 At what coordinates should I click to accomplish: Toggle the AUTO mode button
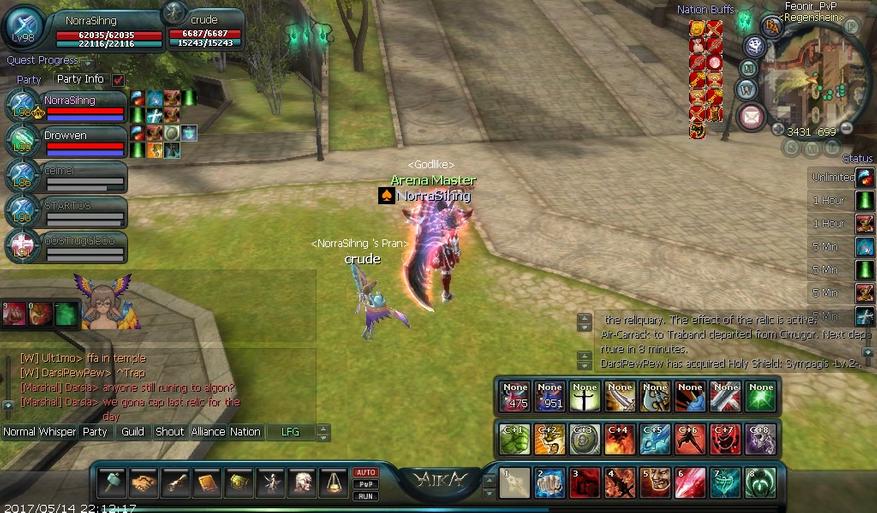pos(365,472)
